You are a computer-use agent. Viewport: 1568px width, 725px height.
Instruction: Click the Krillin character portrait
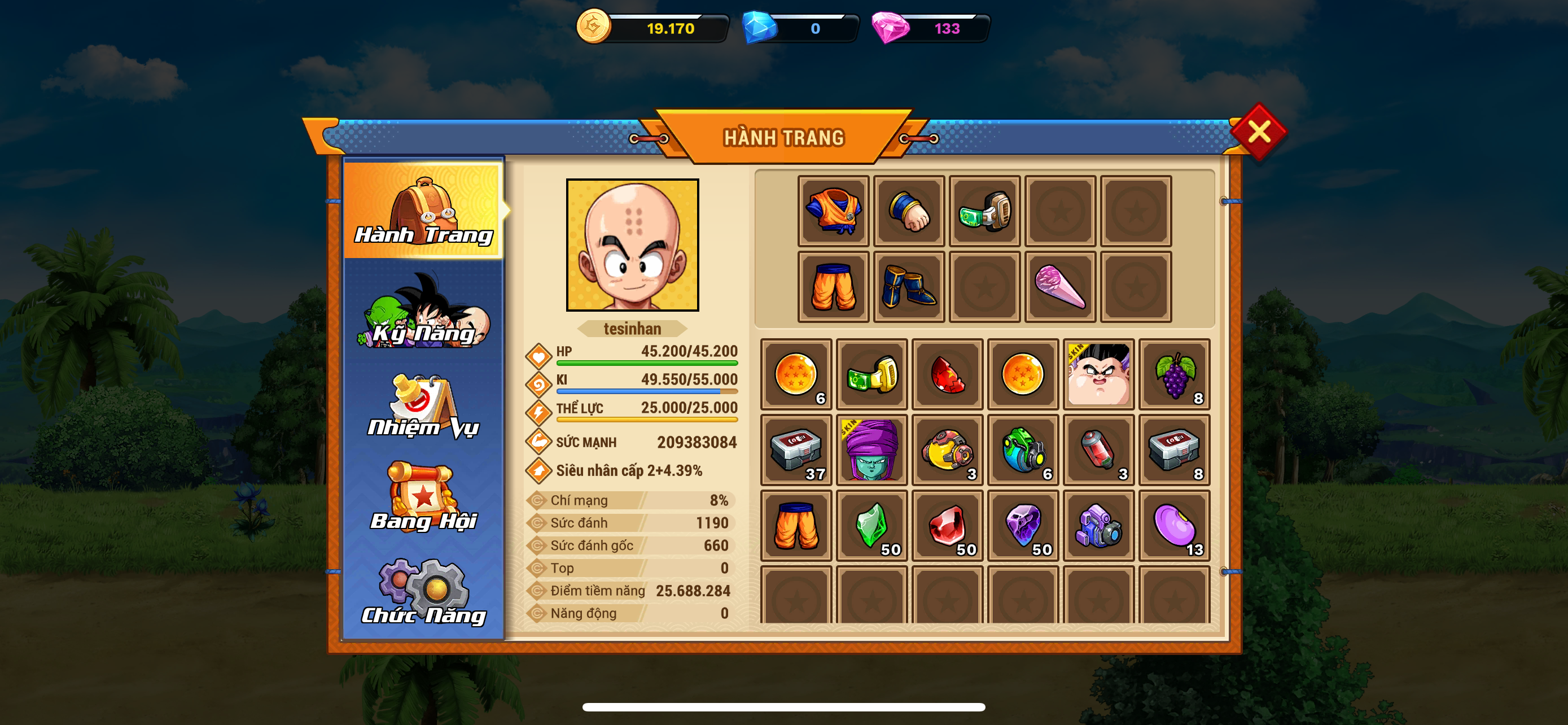click(x=632, y=244)
